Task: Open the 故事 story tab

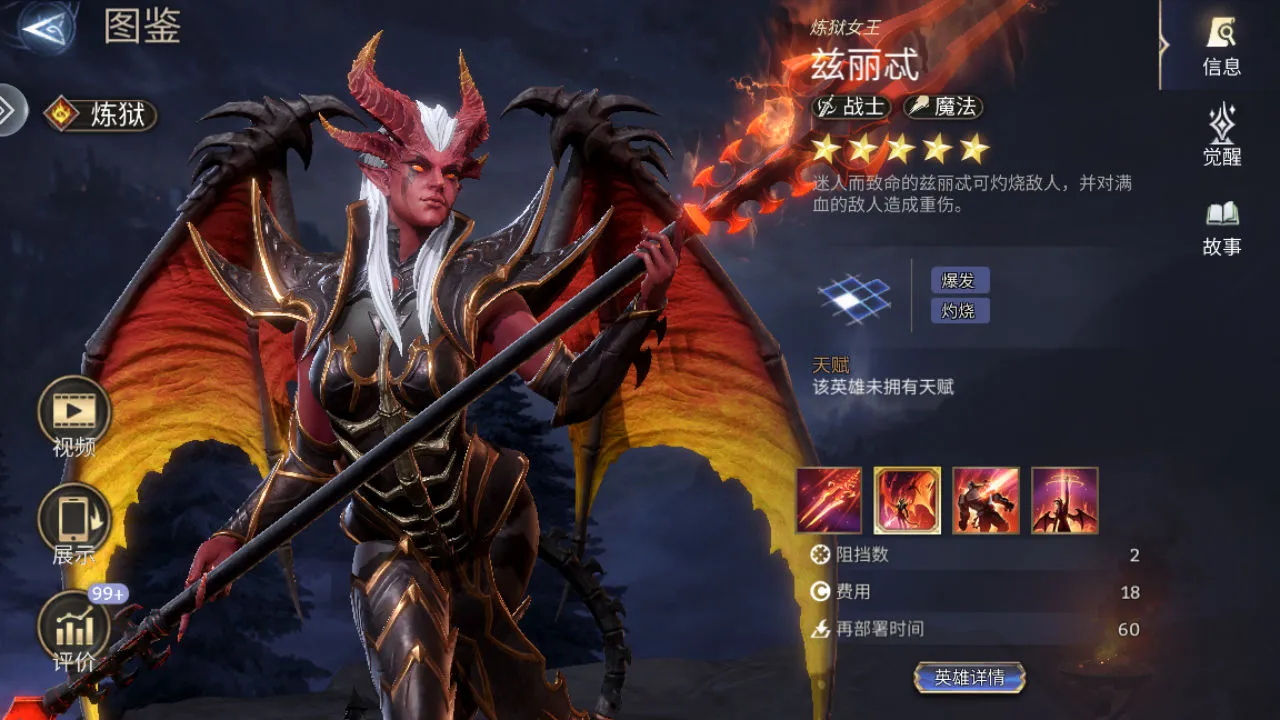Action: (x=1221, y=227)
